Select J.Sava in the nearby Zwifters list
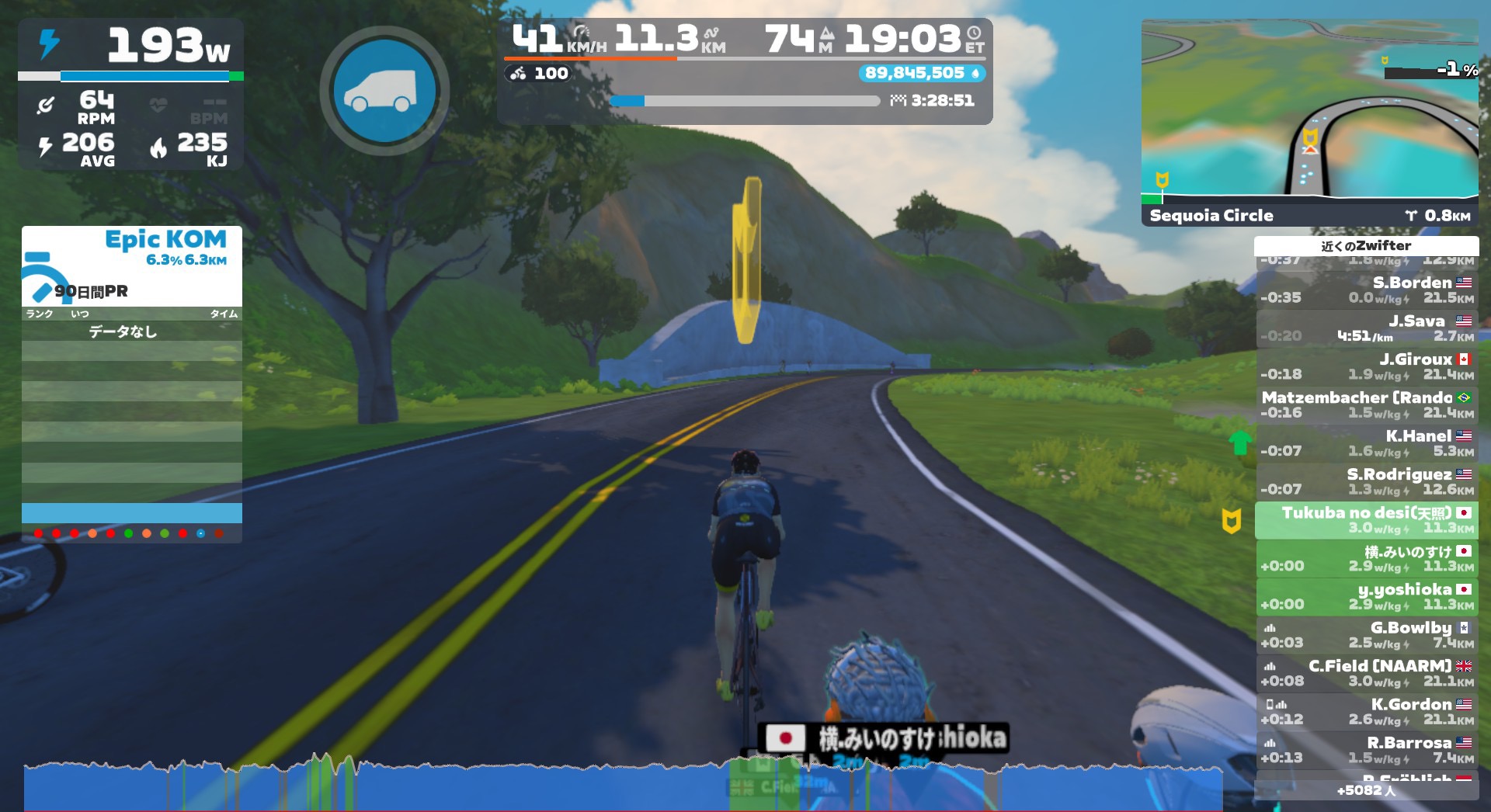Screen dimensions: 1491x812 pyautogui.click(x=1367, y=328)
